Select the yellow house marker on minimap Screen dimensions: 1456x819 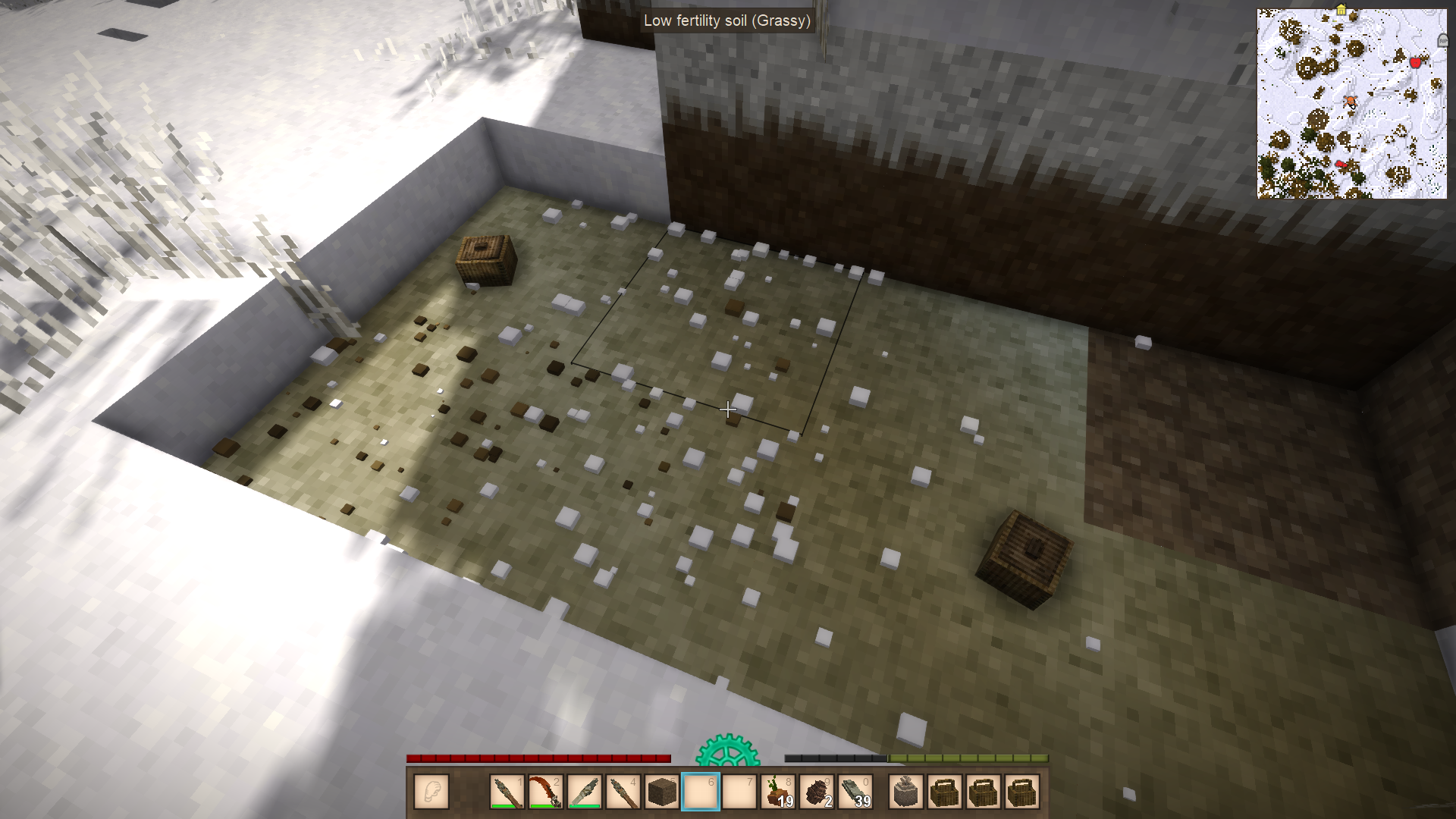pos(1341,11)
